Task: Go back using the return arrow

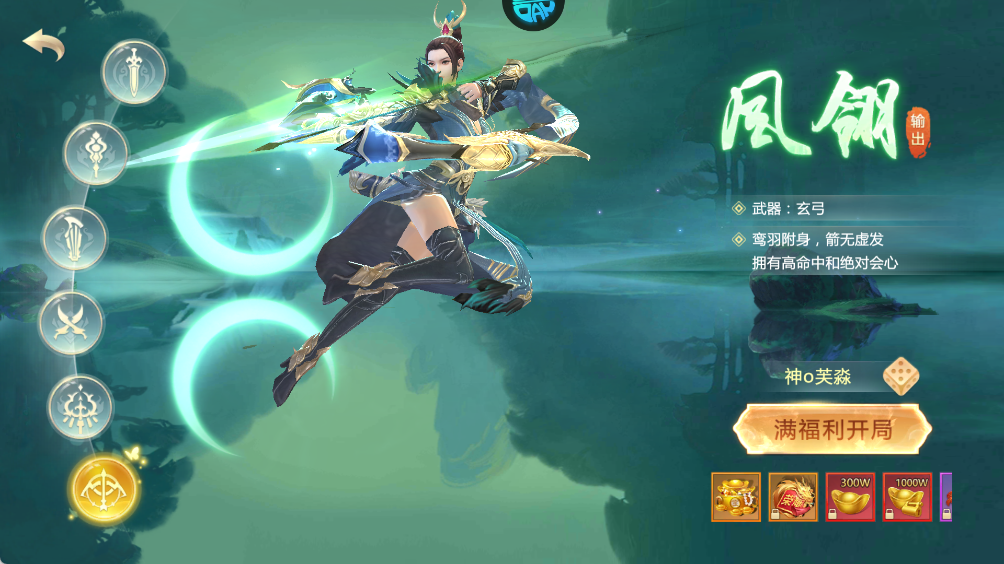Action: click(43, 45)
